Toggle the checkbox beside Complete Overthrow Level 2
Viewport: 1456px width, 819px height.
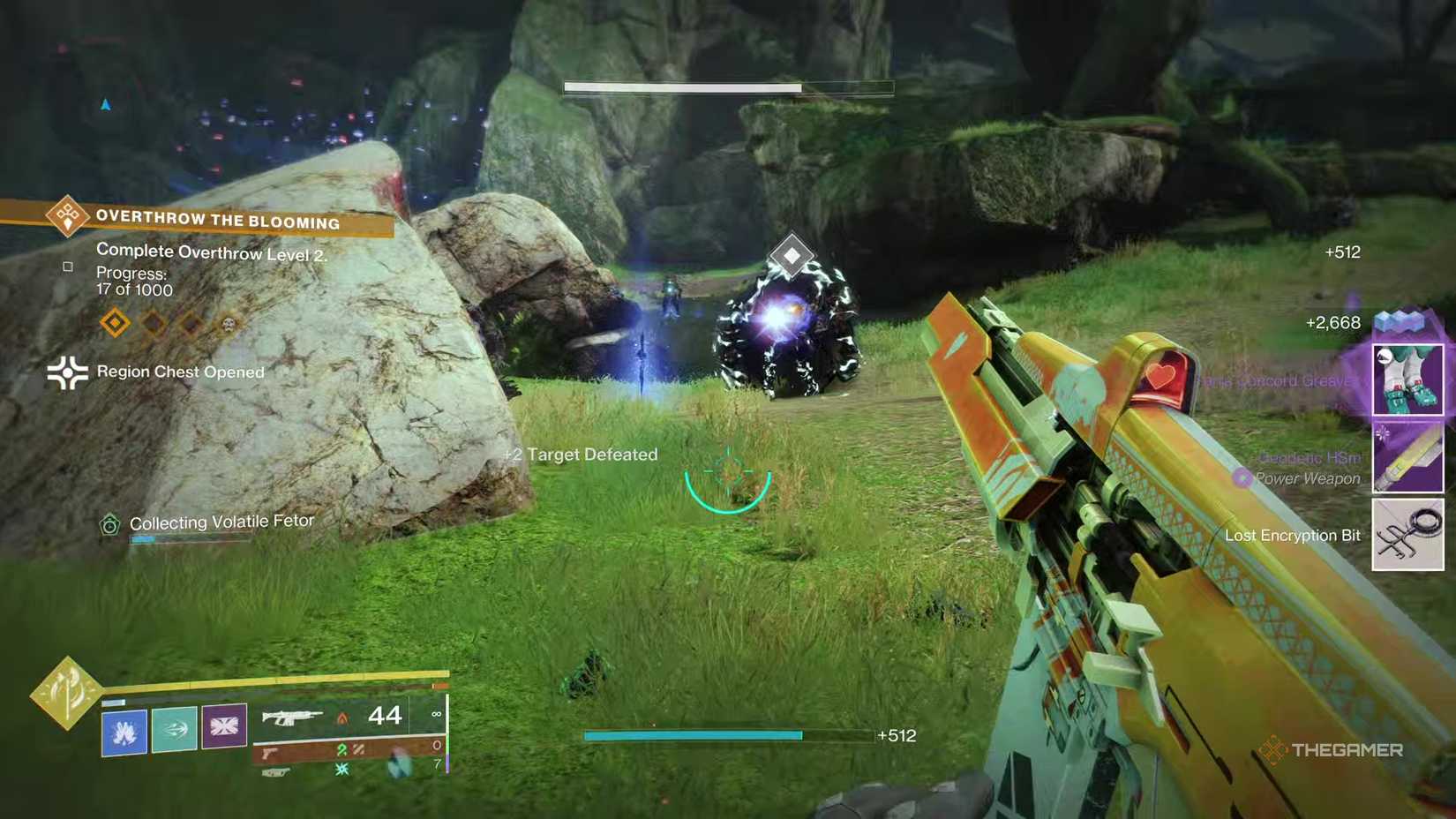click(x=67, y=266)
